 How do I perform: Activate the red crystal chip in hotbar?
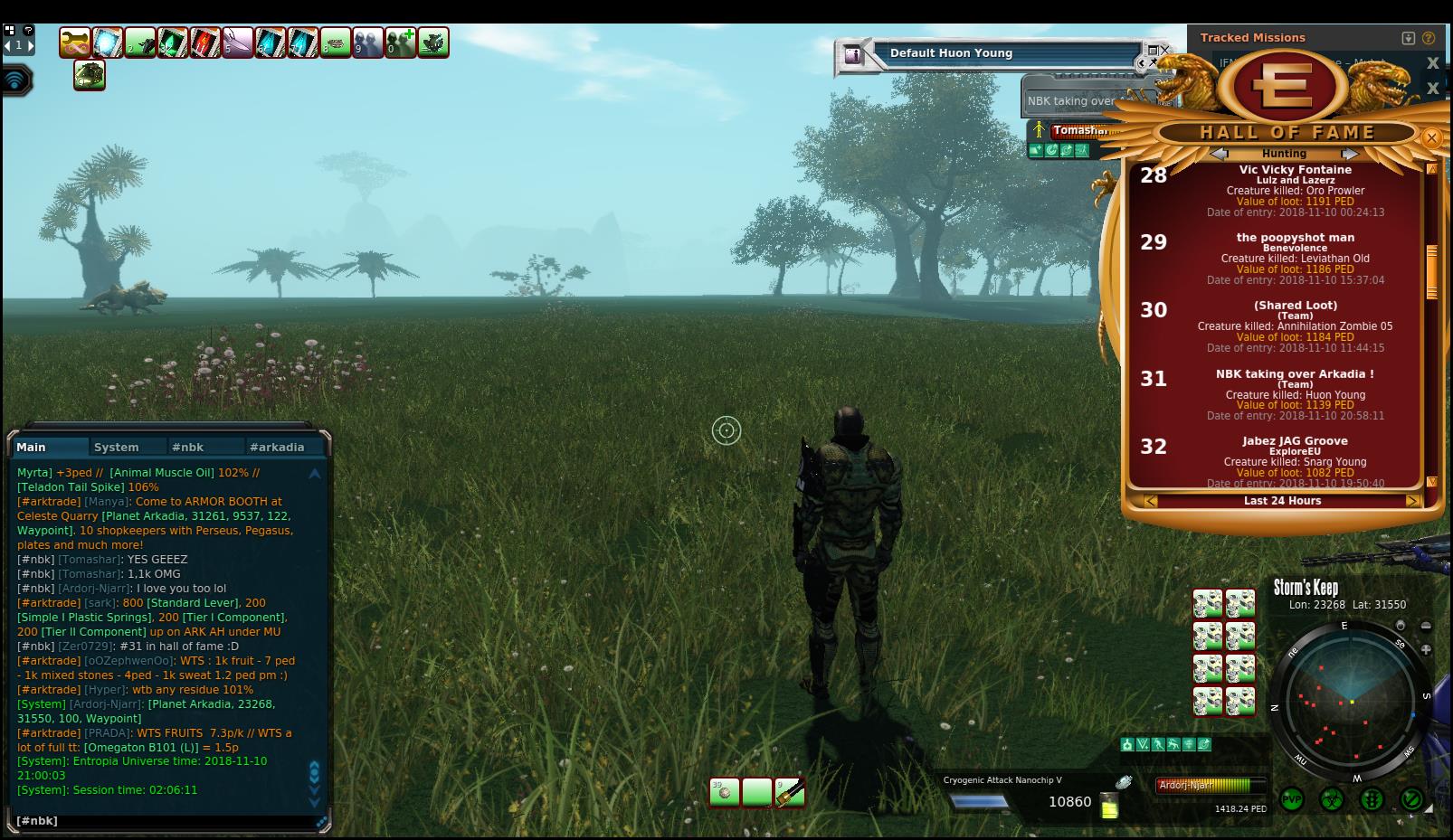205,42
